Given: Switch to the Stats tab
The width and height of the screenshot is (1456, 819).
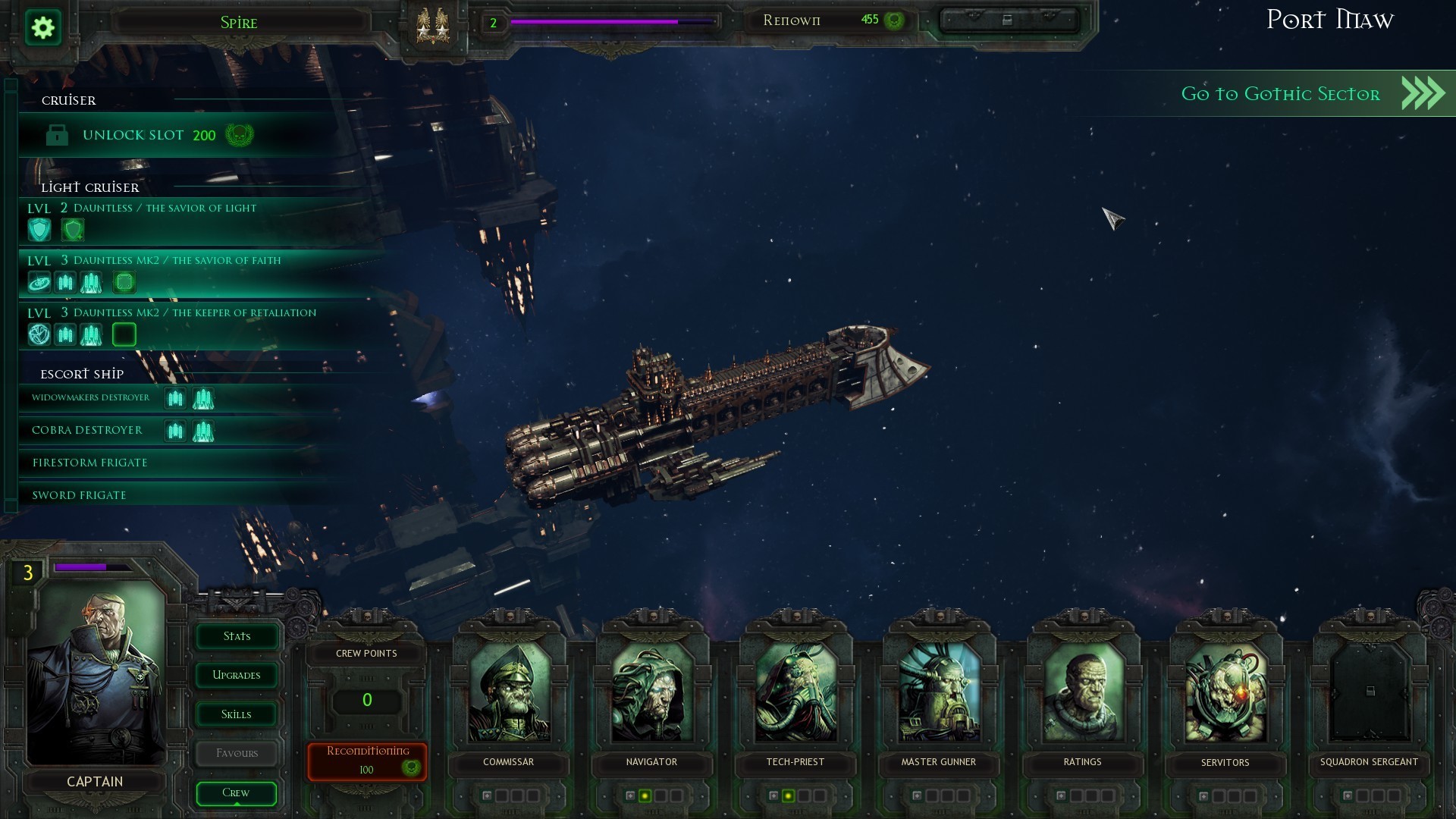Looking at the screenshot, I should (x=237, y=636).
